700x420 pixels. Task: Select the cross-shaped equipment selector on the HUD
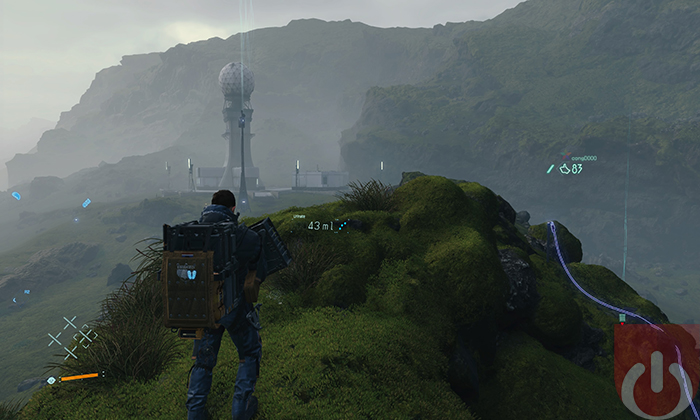[71, 337]
